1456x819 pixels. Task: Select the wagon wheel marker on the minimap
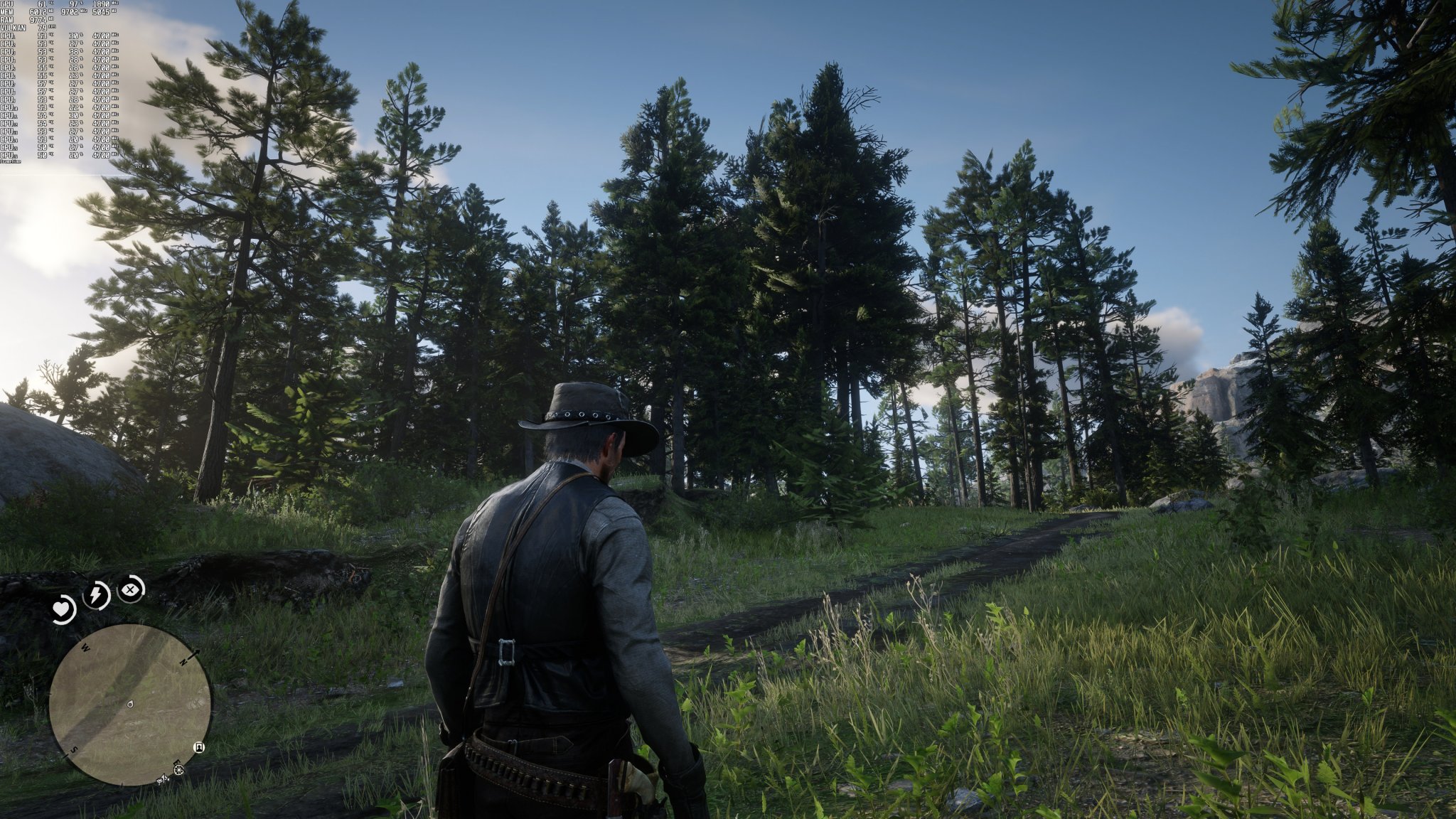point(178,770)
